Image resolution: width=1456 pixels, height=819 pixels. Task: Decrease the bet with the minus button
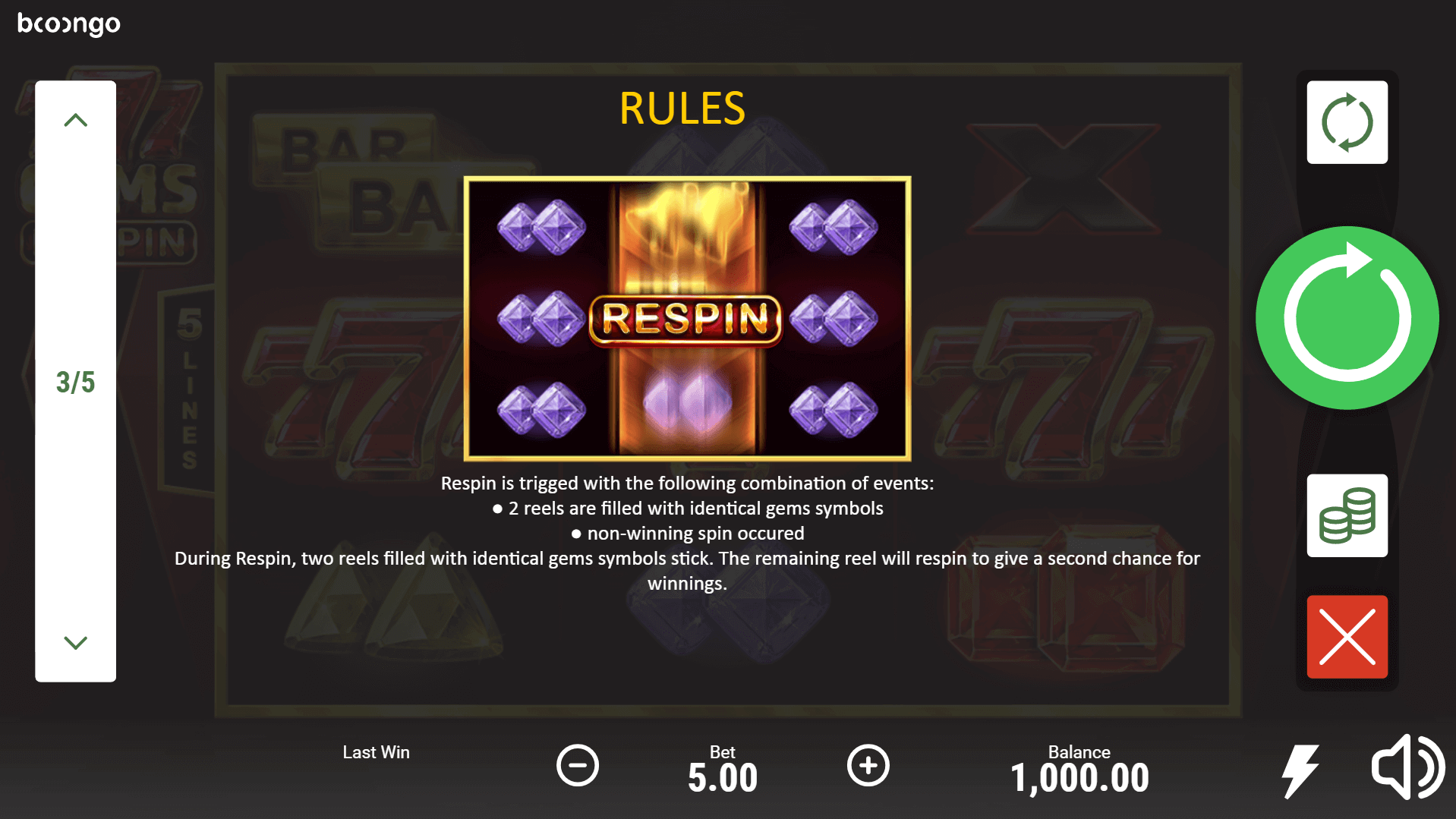(x=578, y=765)
